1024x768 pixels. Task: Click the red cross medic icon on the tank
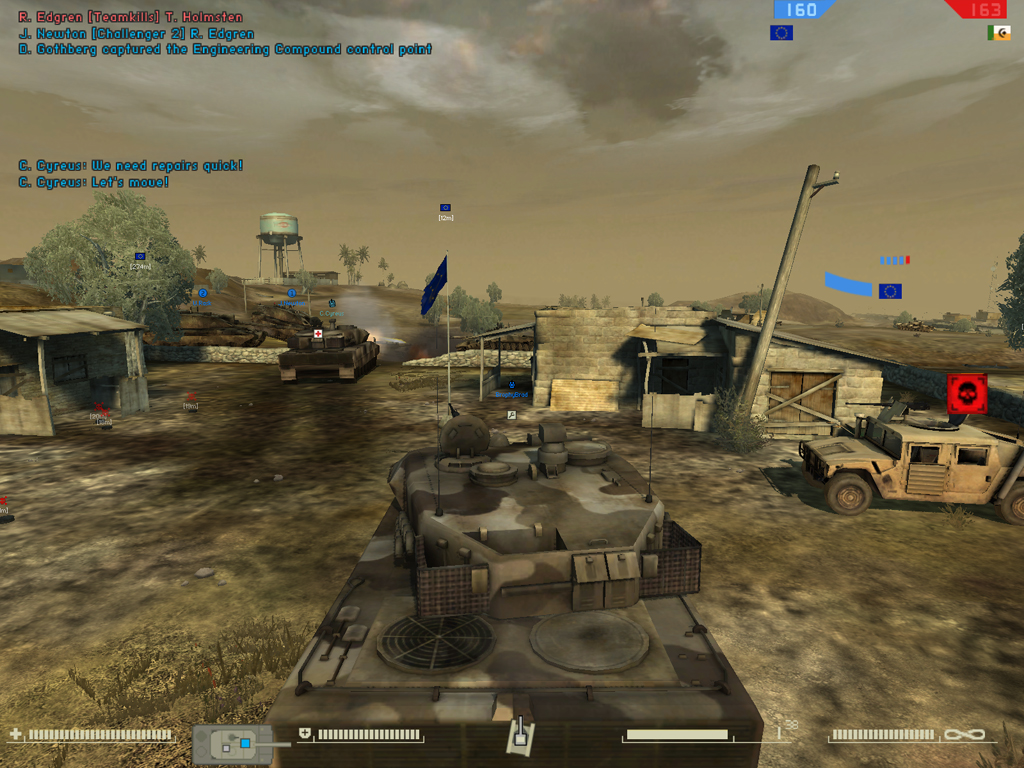tap(319, 334)
